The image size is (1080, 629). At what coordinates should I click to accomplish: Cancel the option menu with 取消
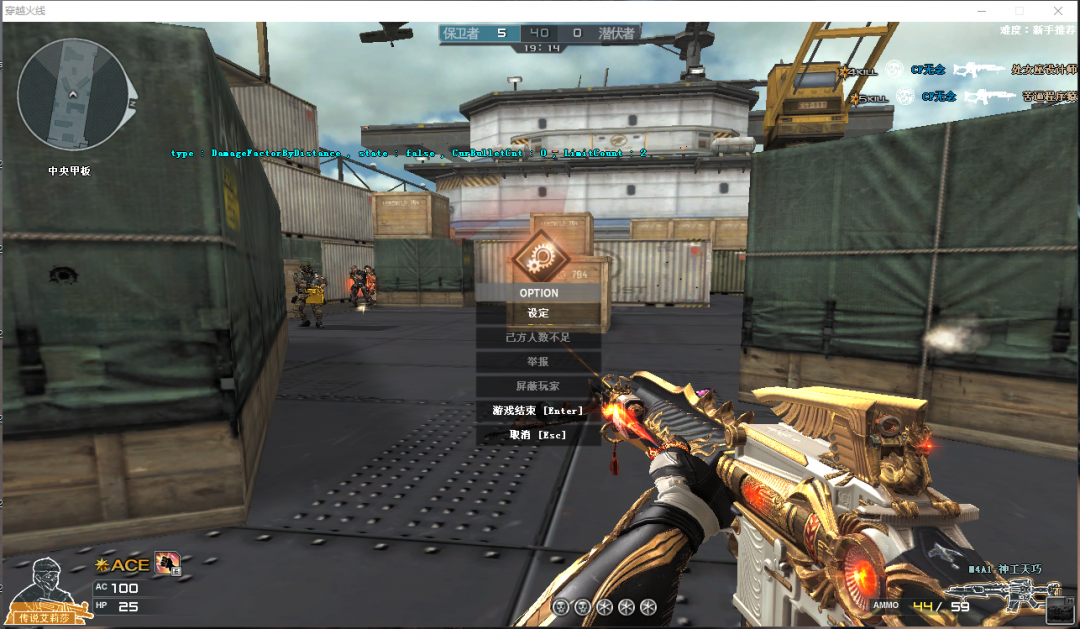click(x=538, y=435)
